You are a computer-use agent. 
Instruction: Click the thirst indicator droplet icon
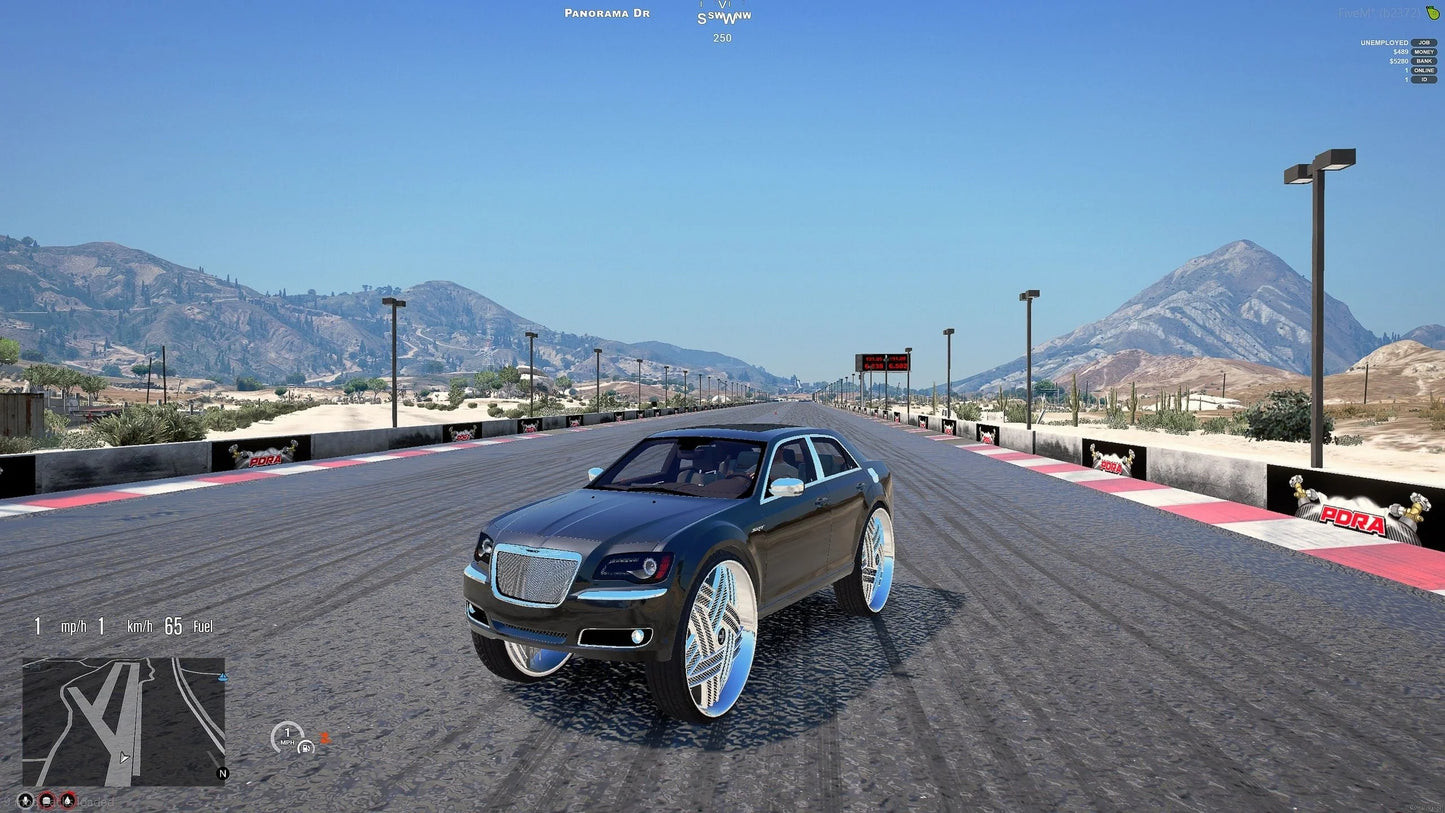tap(67, 801)
